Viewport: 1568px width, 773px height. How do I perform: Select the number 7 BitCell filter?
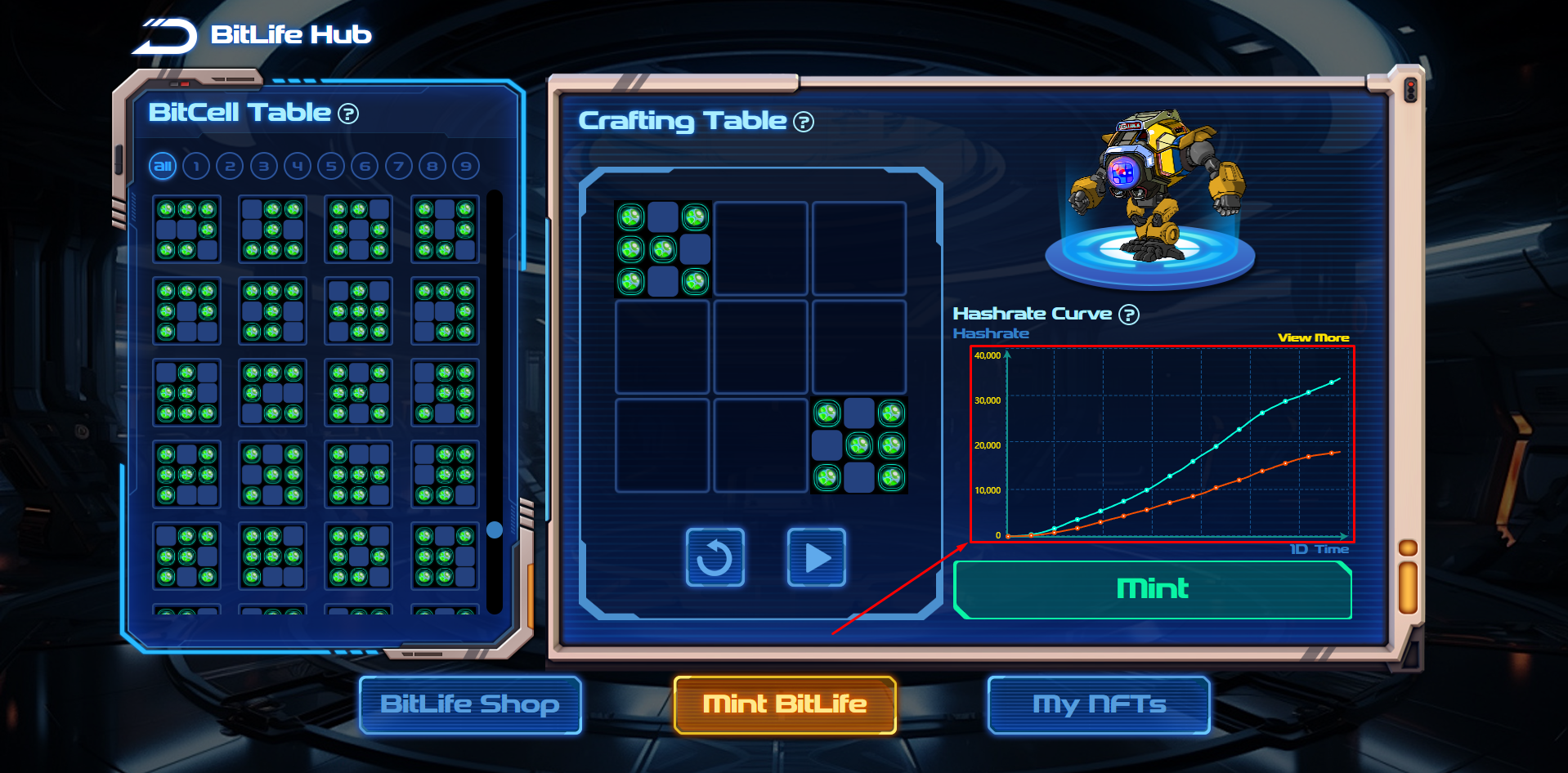(398, 167)
